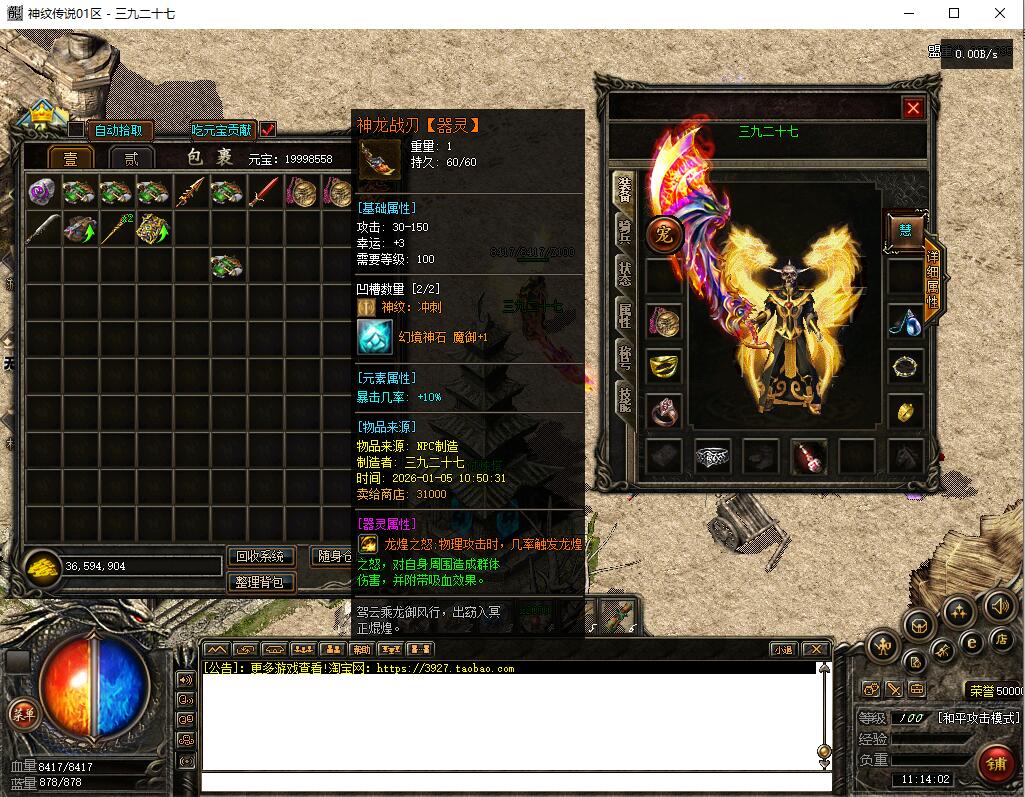
Task: Select the red potion bottle slot
Action: 808,457
